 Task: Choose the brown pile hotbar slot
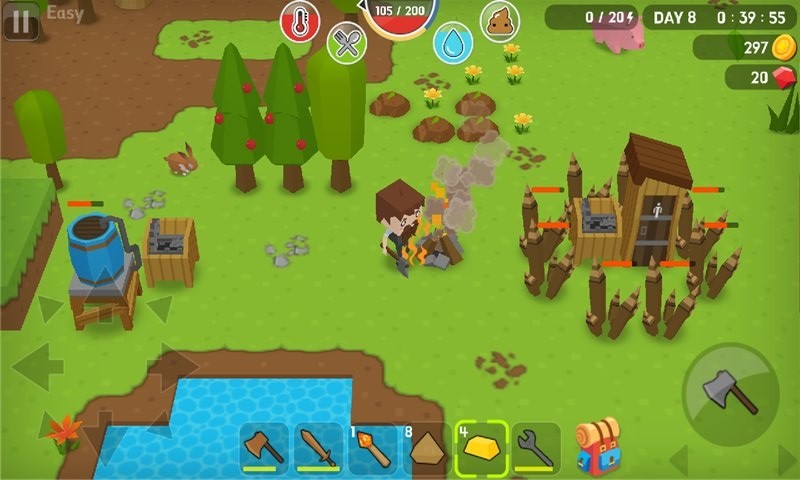coord(428,448)
